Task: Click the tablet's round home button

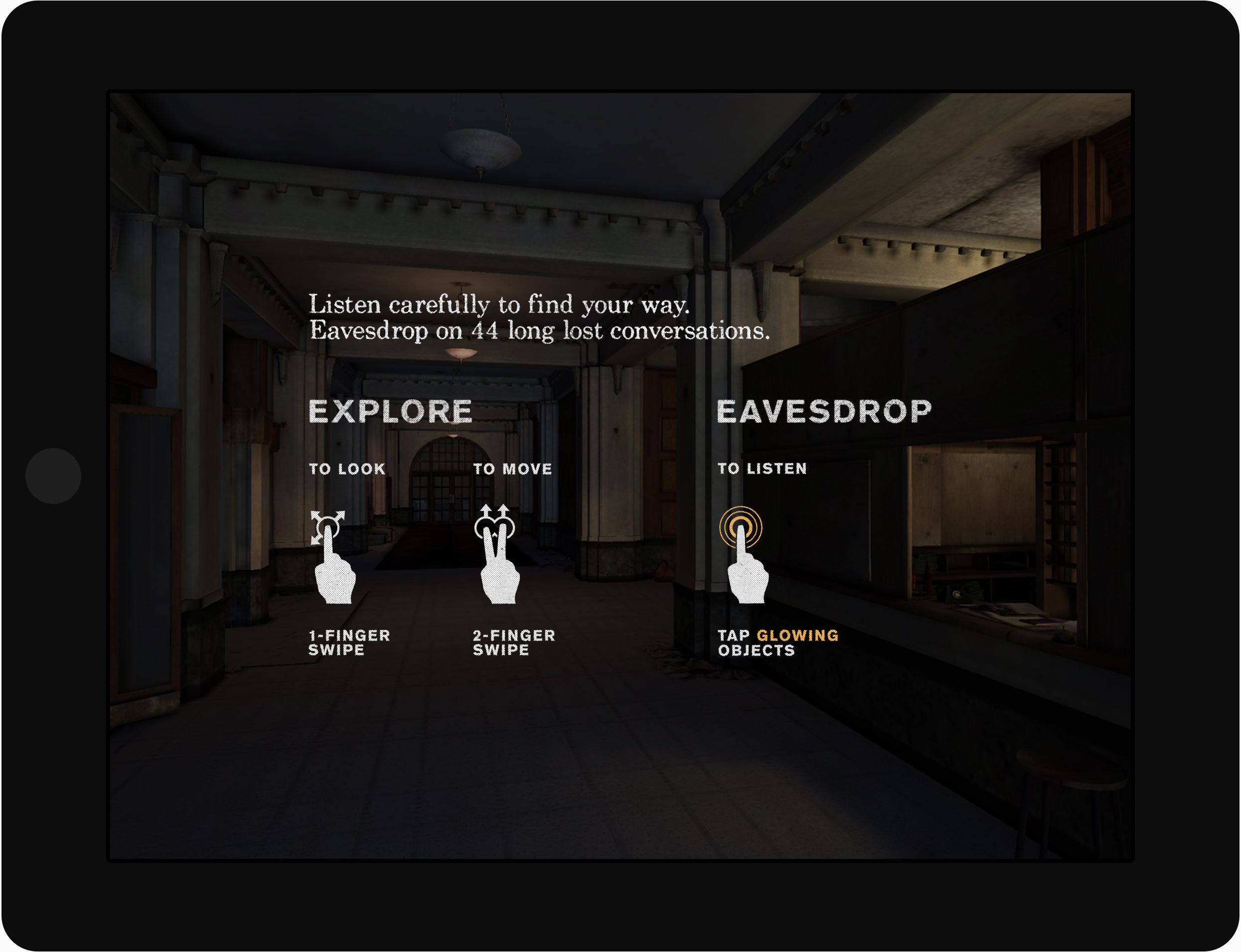Action: 53,476
